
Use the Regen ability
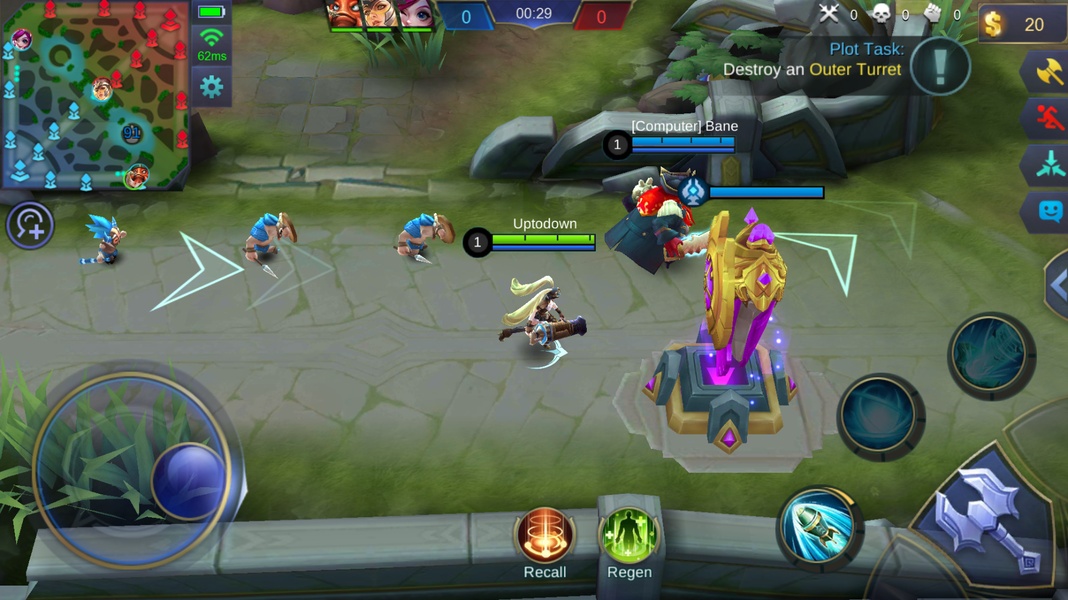629,537
